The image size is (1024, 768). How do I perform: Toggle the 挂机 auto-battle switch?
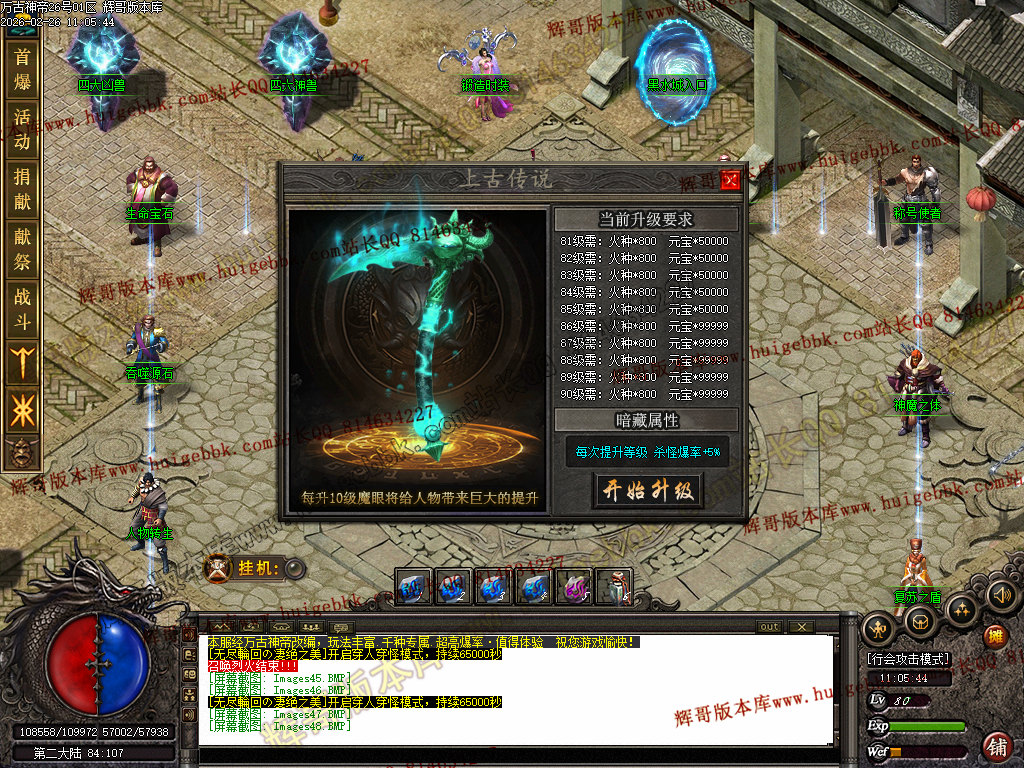tap(295, 569)
